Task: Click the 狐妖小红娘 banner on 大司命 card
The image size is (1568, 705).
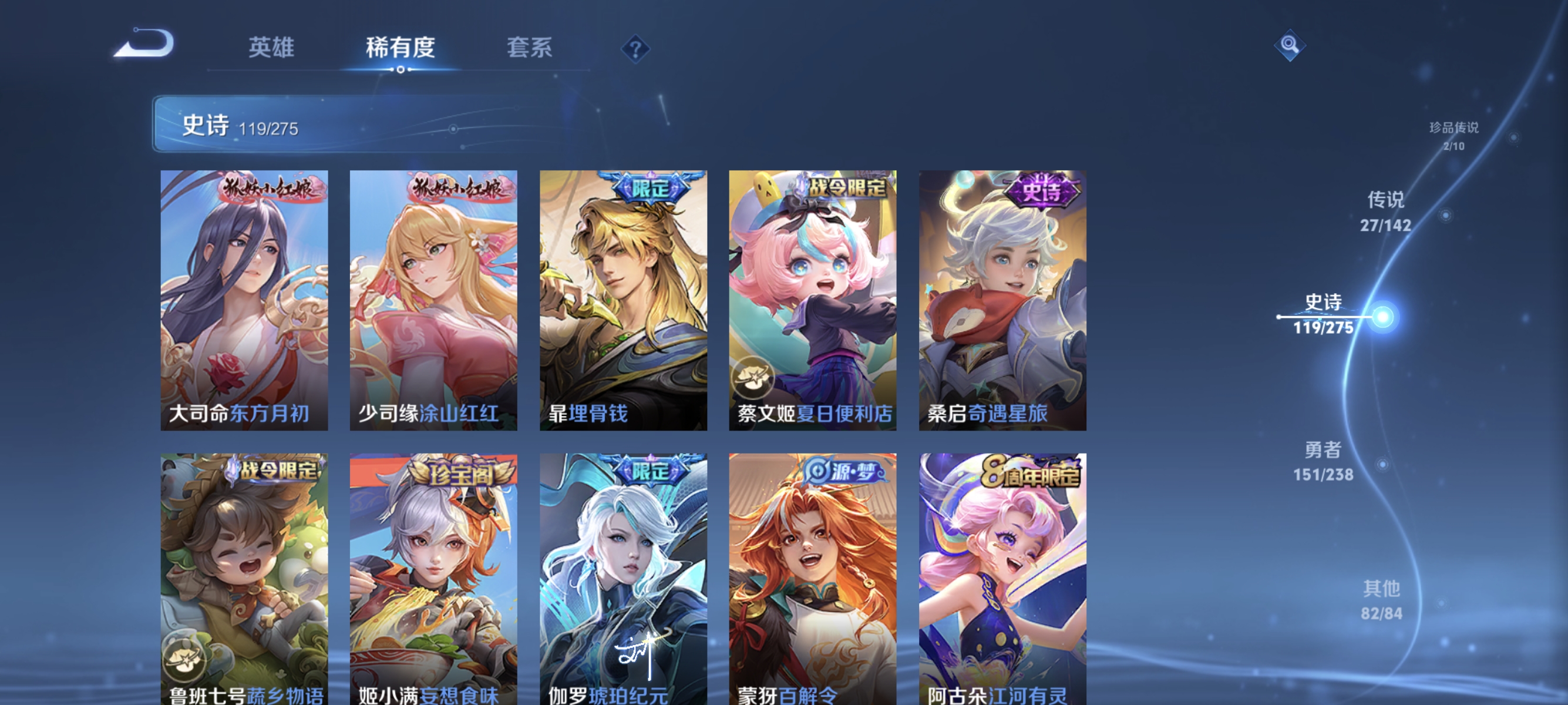Action: [x=269, y=187]
